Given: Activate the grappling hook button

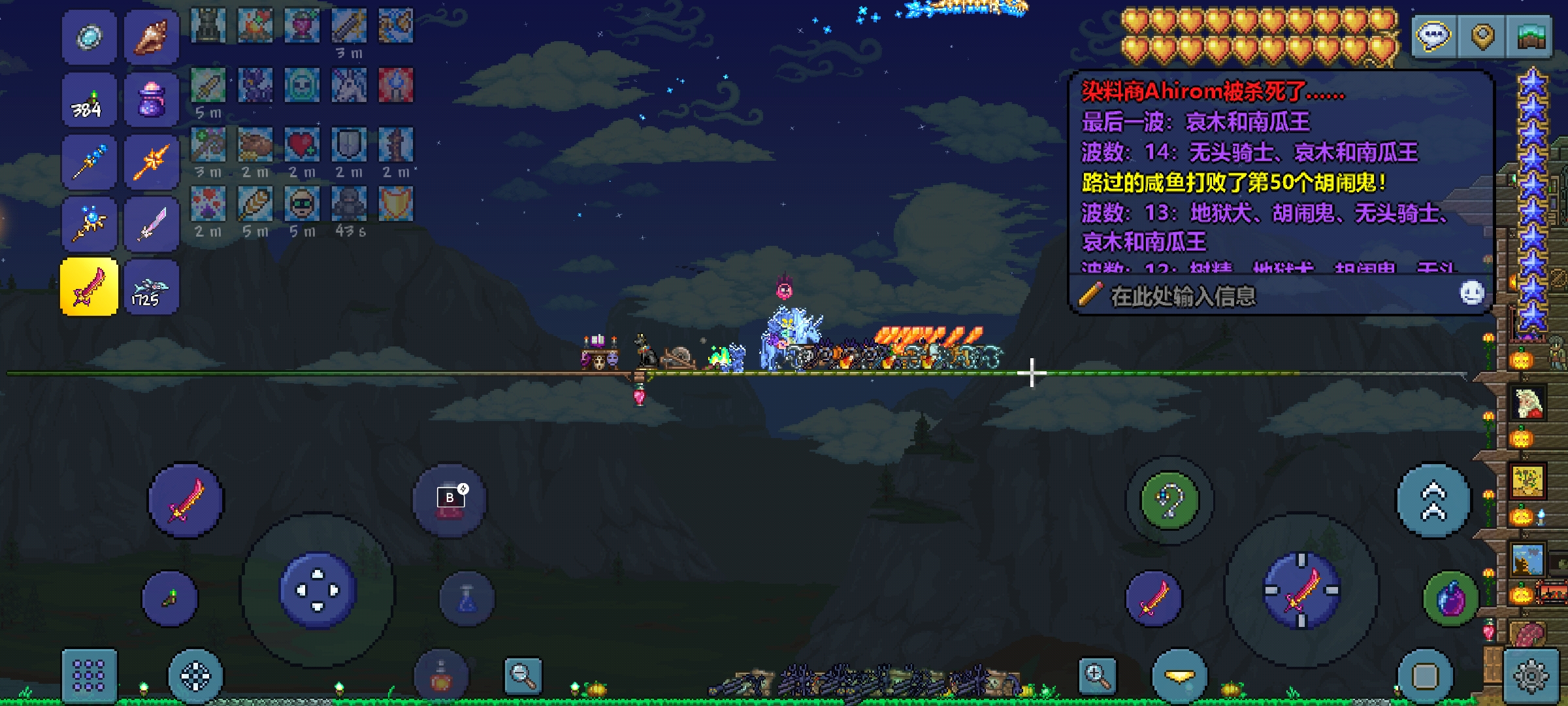Looking at the screenshot, I should pos(1169,501).
